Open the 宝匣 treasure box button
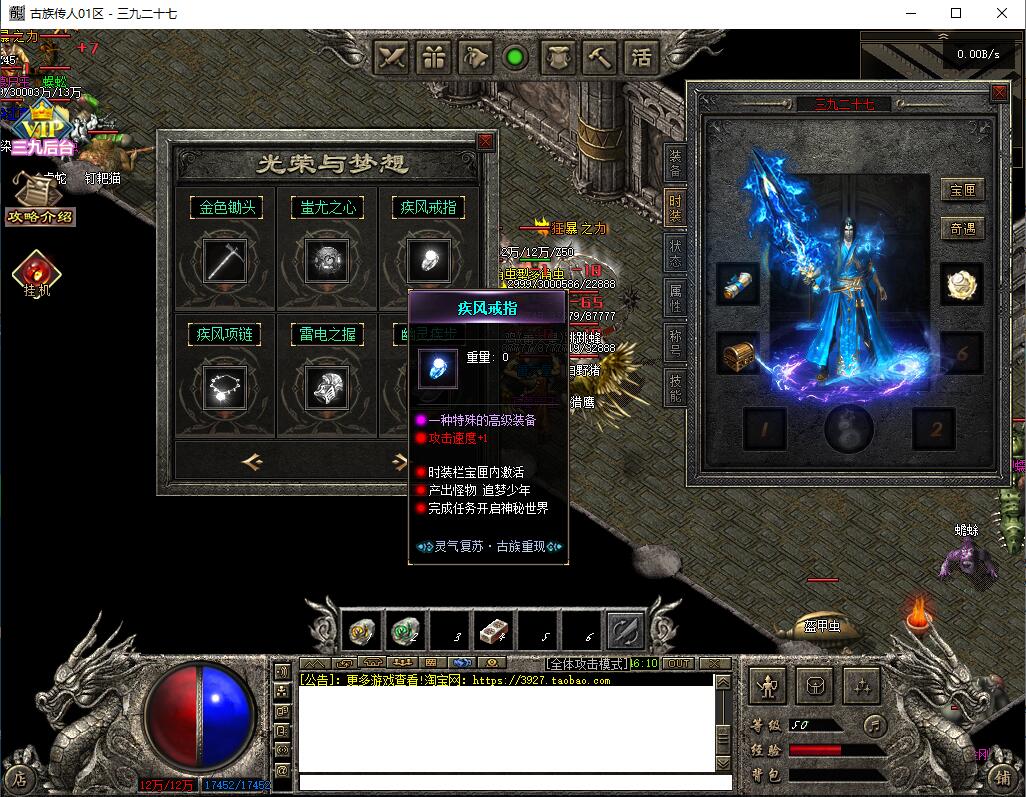 [962, 190]
